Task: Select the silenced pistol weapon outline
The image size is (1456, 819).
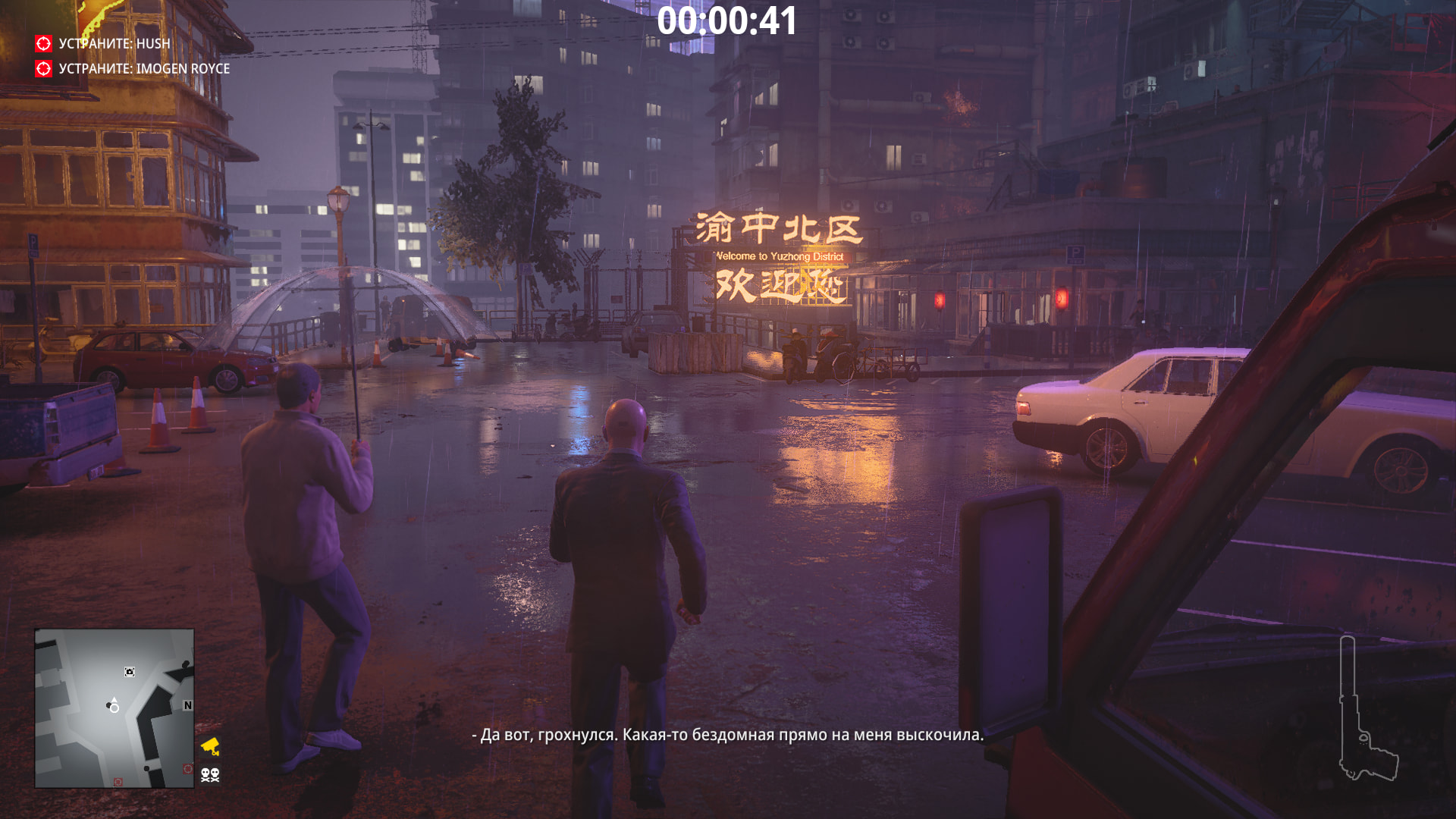Action: (1365, 713)
